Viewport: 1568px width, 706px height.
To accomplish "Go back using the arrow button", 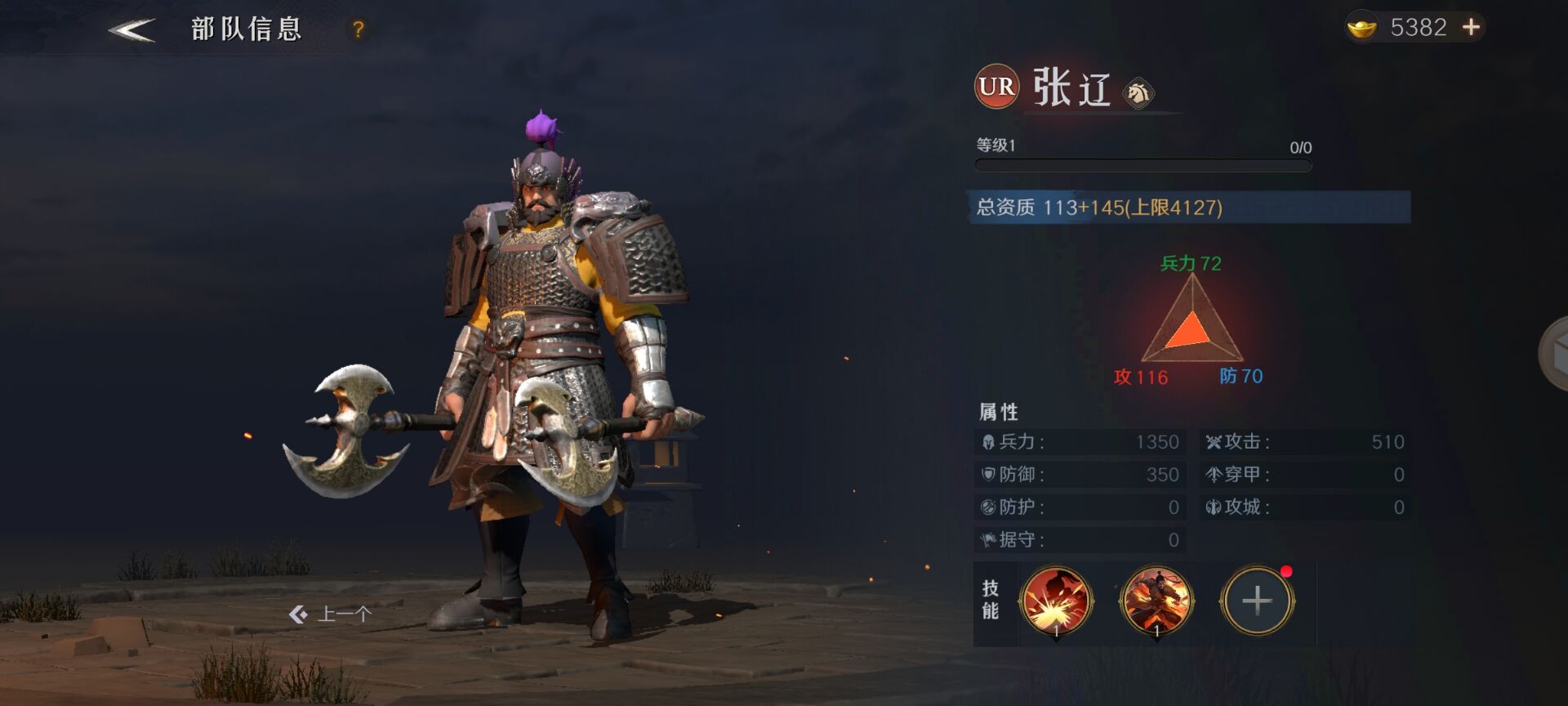I will [131, 30].
